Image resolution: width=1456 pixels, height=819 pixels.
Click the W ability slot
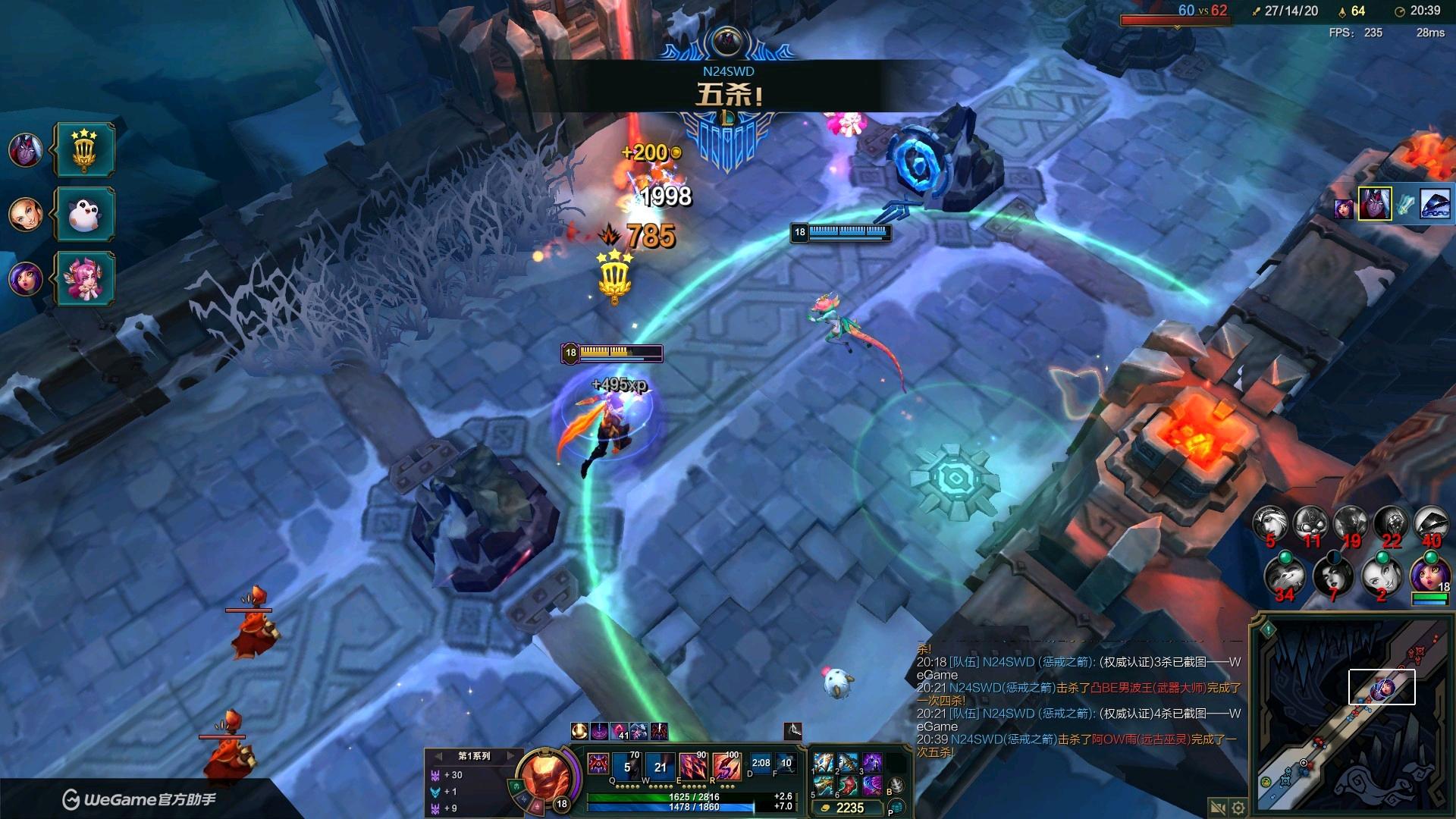(x=660, y=767)
